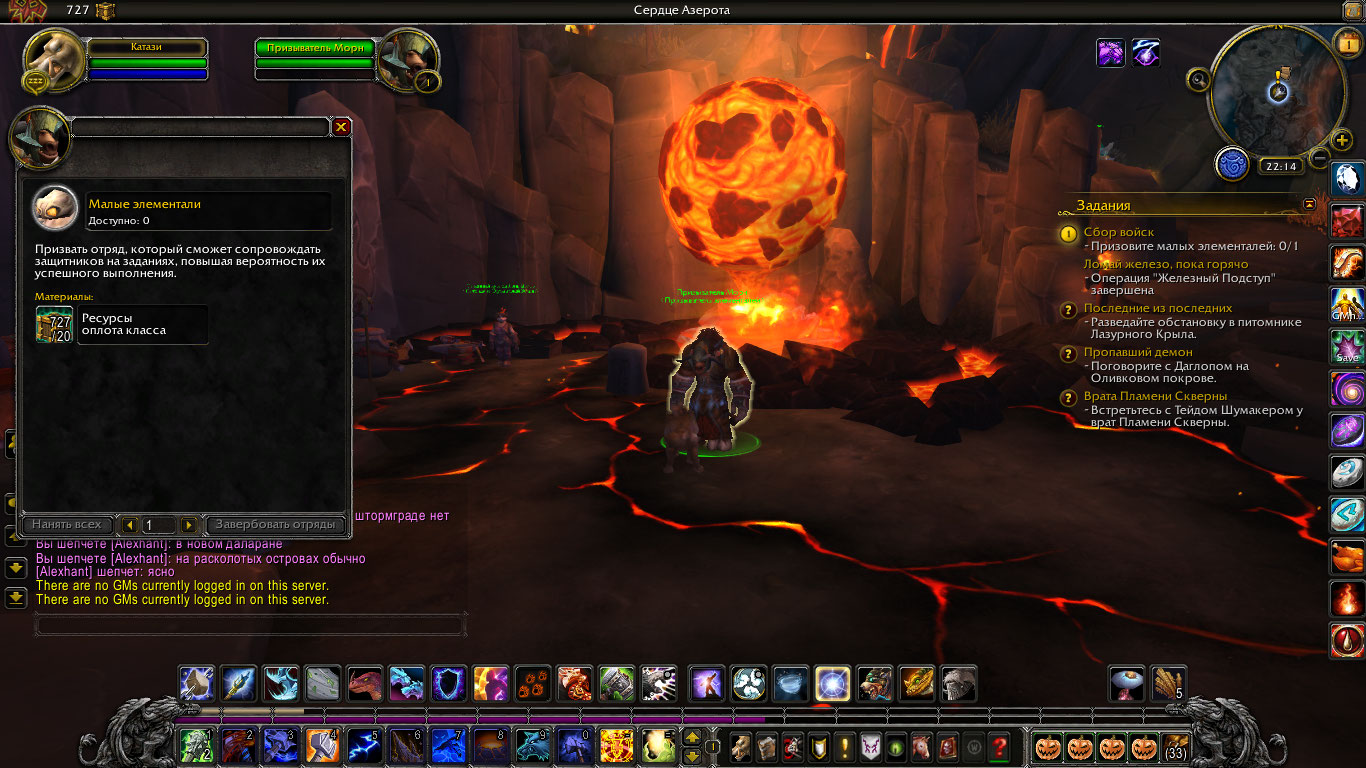Image resolution: width=1366 pixels, height=768 pixels.
Task: Select the Order Resources material icon
Action: [x=54, y=325]
